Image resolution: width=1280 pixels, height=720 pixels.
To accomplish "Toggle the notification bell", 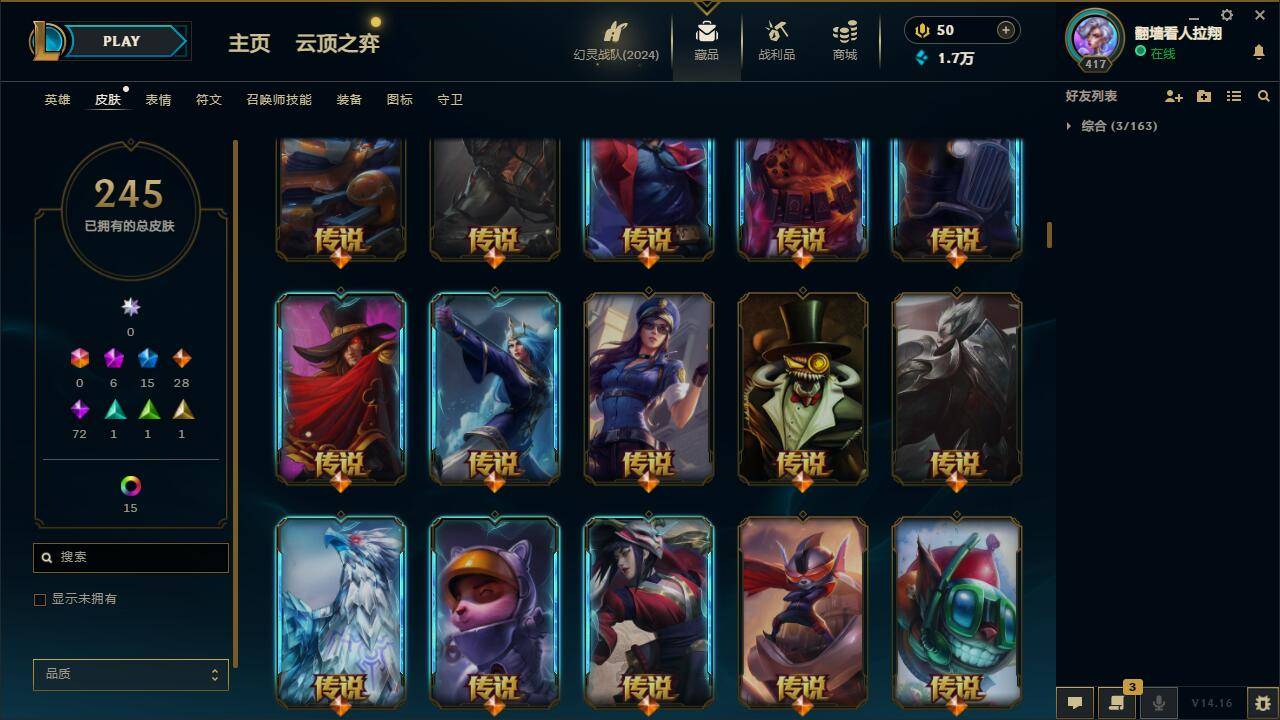I will click(1258, 50).
